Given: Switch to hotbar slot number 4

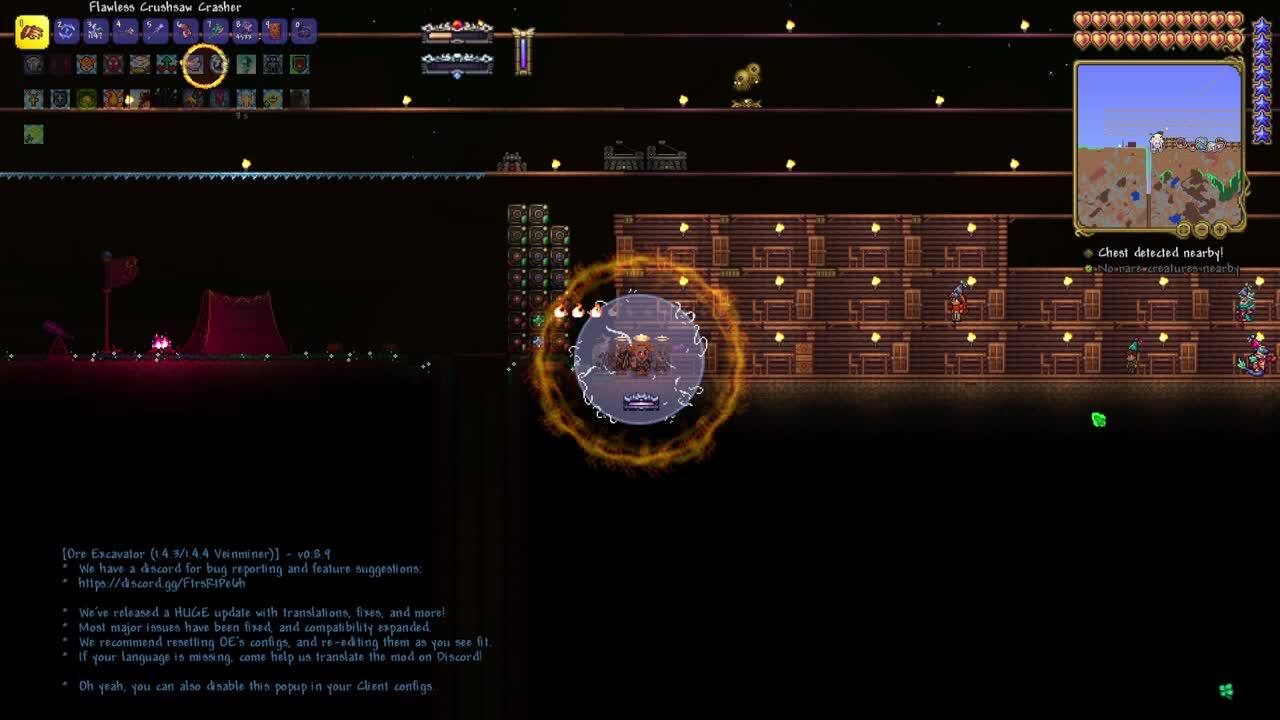Looking at the screenshot, I should coord(125,32).
